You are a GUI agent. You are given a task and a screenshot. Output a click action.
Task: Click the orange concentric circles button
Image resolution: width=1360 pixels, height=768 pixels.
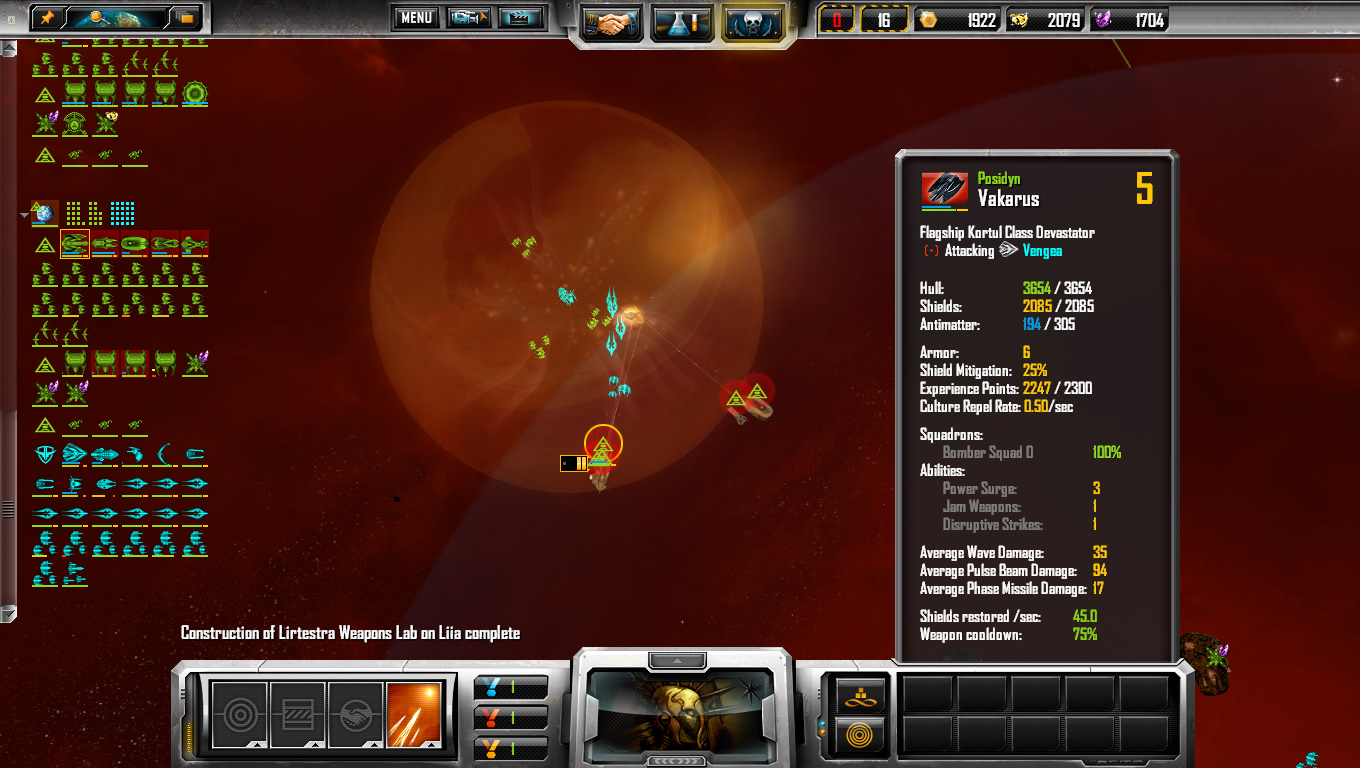859,735
